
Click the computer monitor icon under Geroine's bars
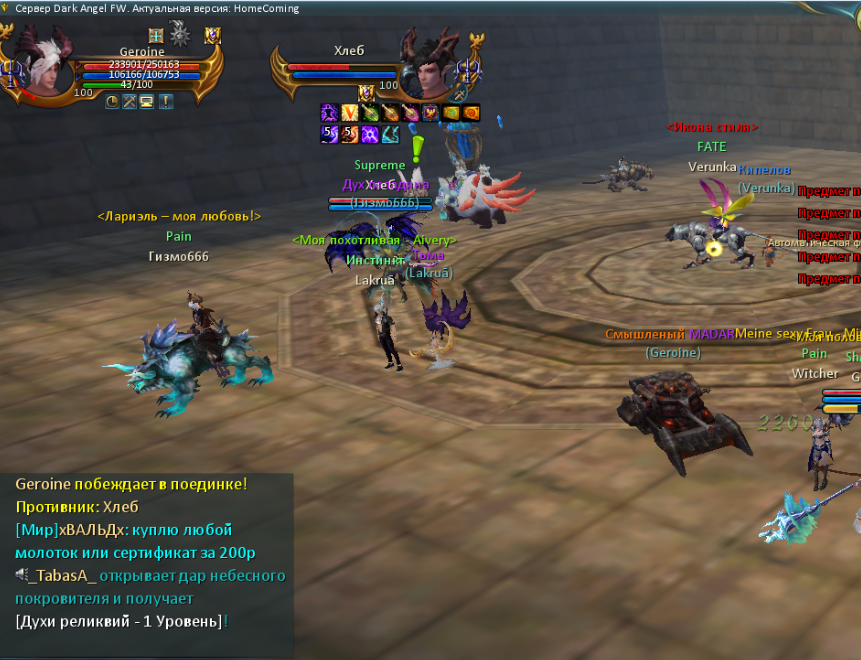click(146, 101)
